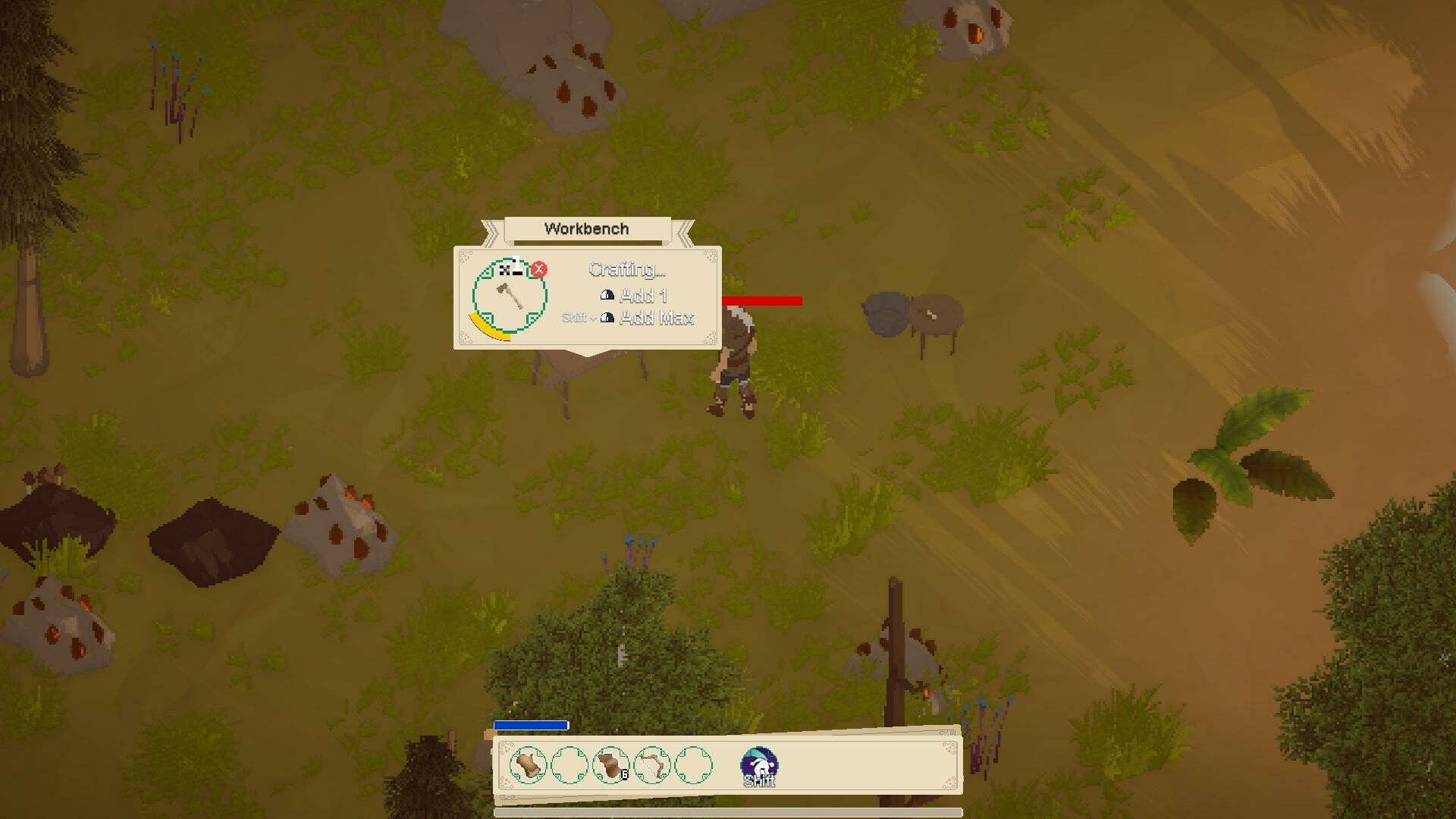1456x819 pixels.
Task: Click the blue progress bar above the hotbar
Action: tap(530, 724)
